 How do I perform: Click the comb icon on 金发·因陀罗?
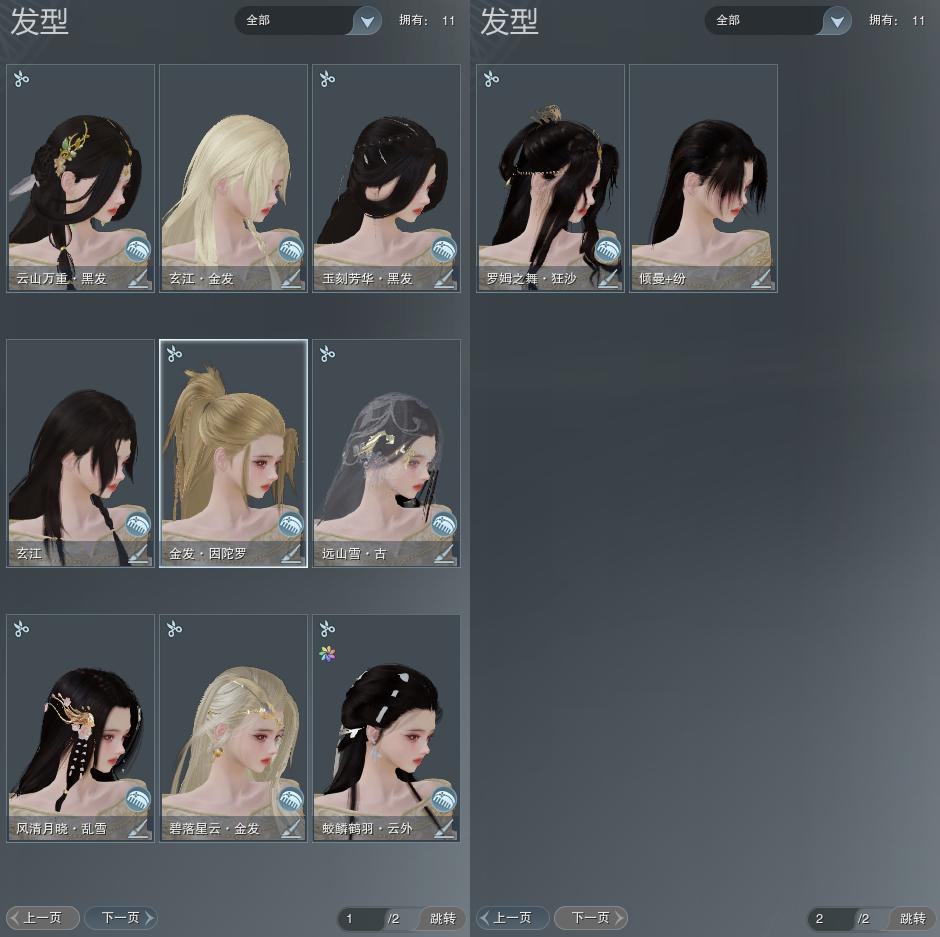tap(291, 524)
